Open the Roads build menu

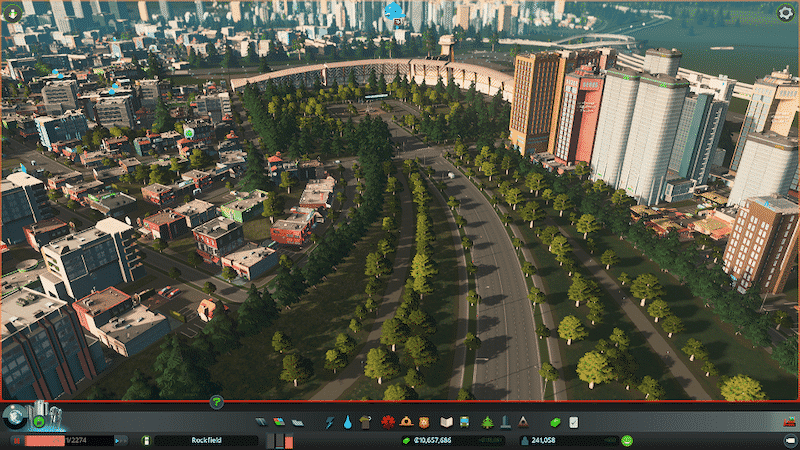(261, 422)
